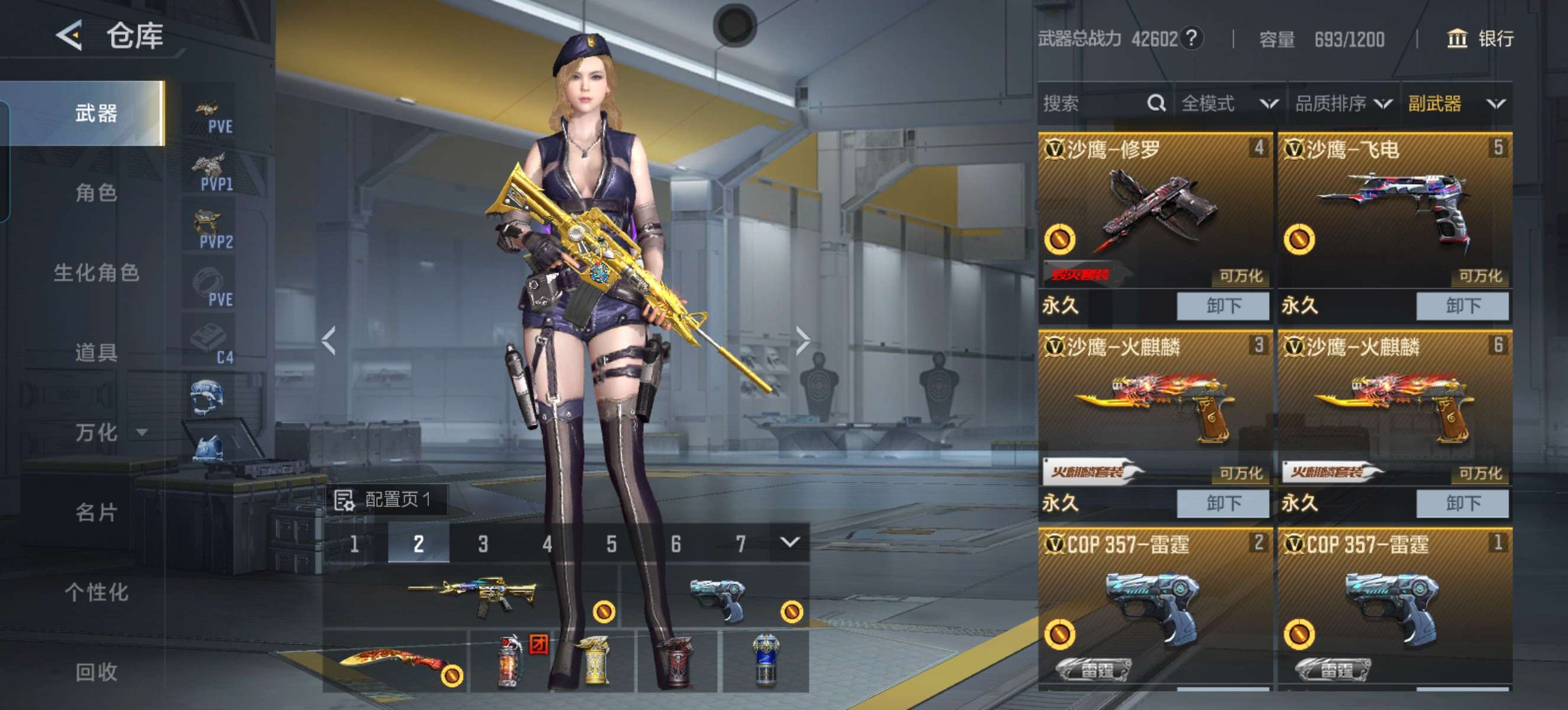This screenshot has height=710, width=1568.
Task: Show the 武器总战力 question mark help
Action: [x=1191, y=38]
